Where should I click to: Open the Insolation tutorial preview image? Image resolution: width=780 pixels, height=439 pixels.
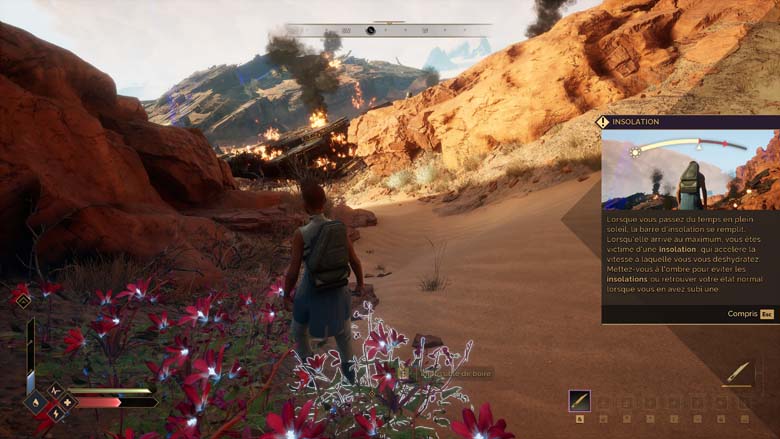[x=689, y=169]
